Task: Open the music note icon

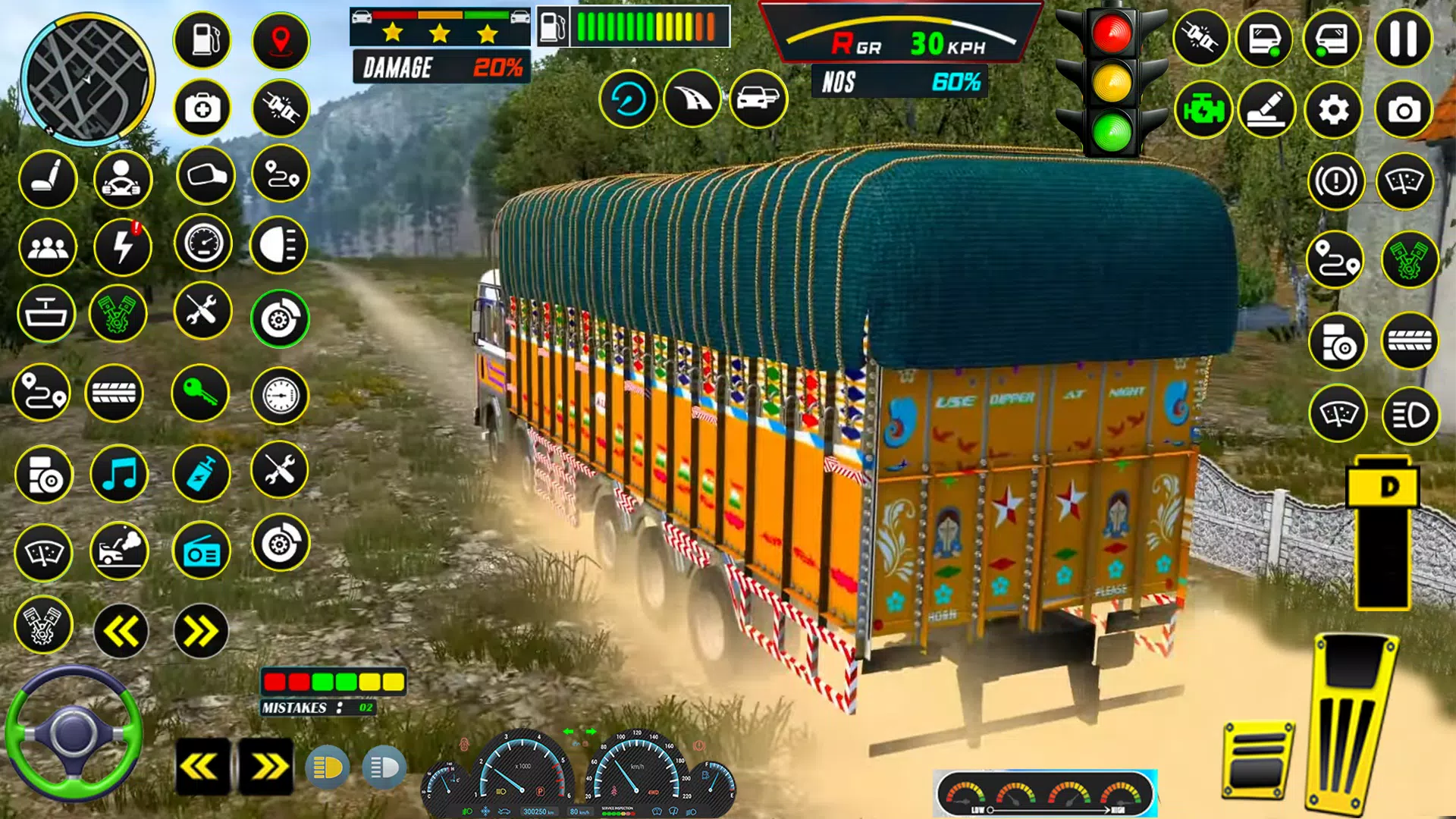Action: click(119, 473)
